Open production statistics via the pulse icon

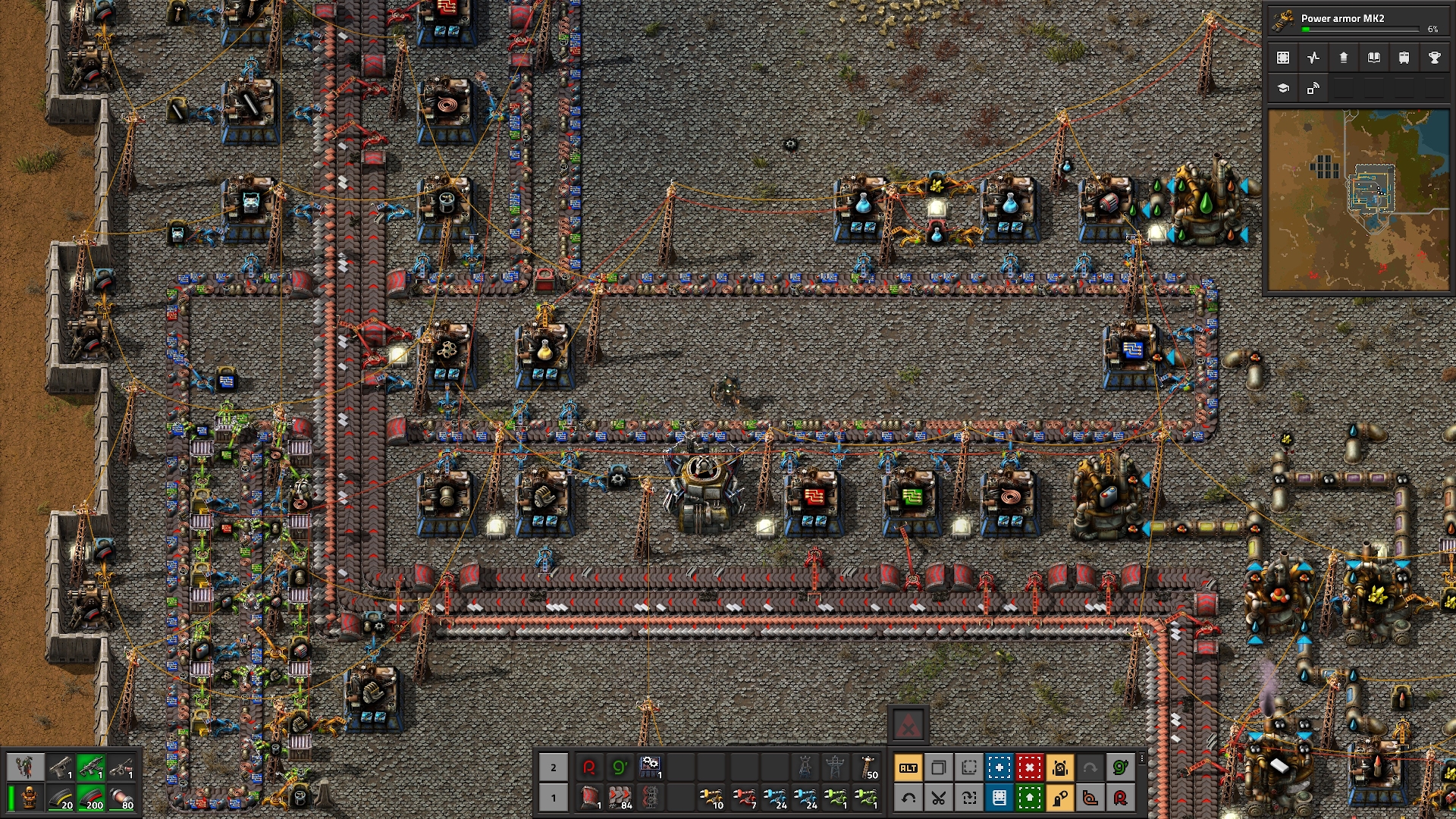point(1313,57)
